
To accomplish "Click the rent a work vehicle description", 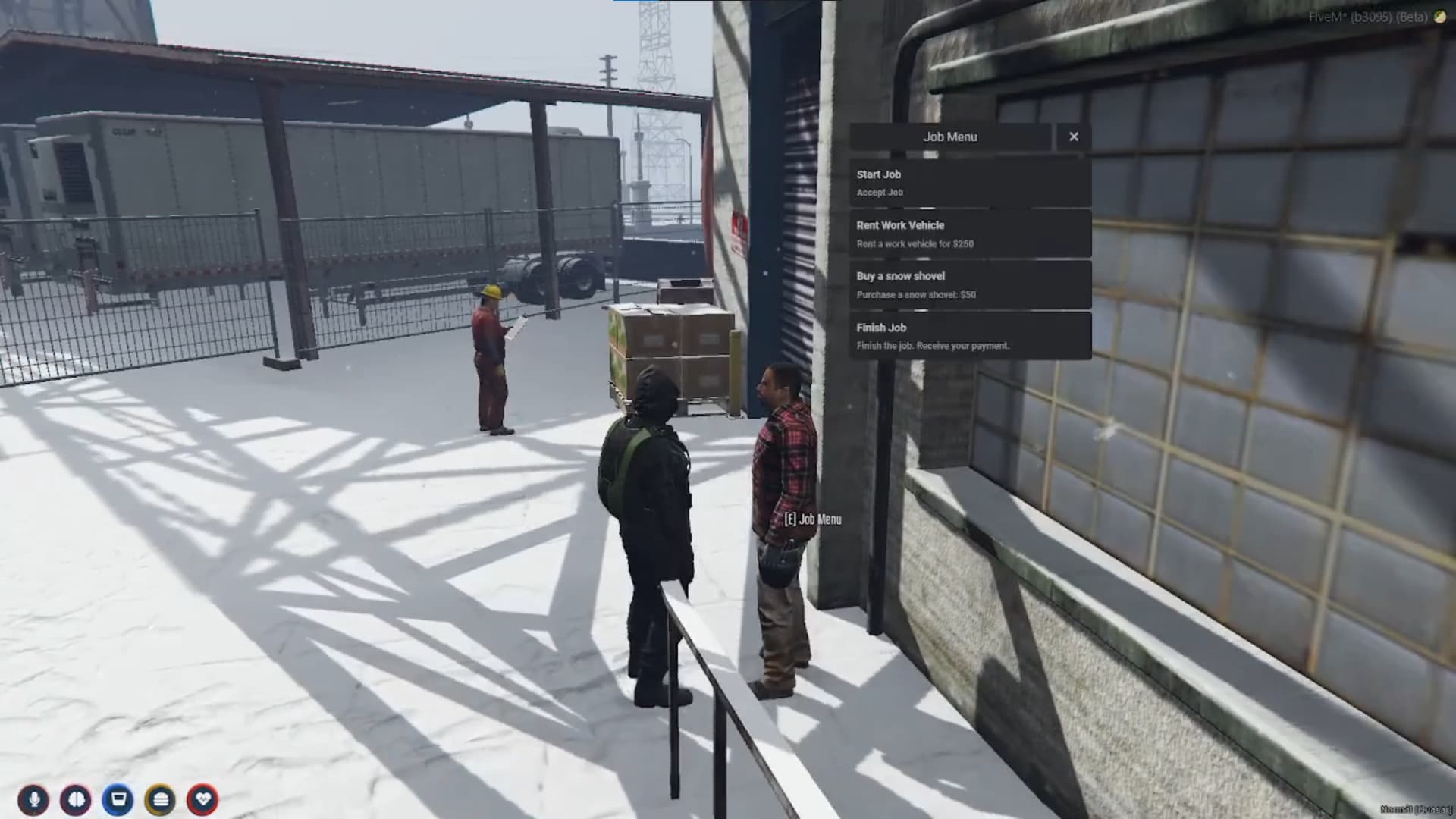I will 918,243.
